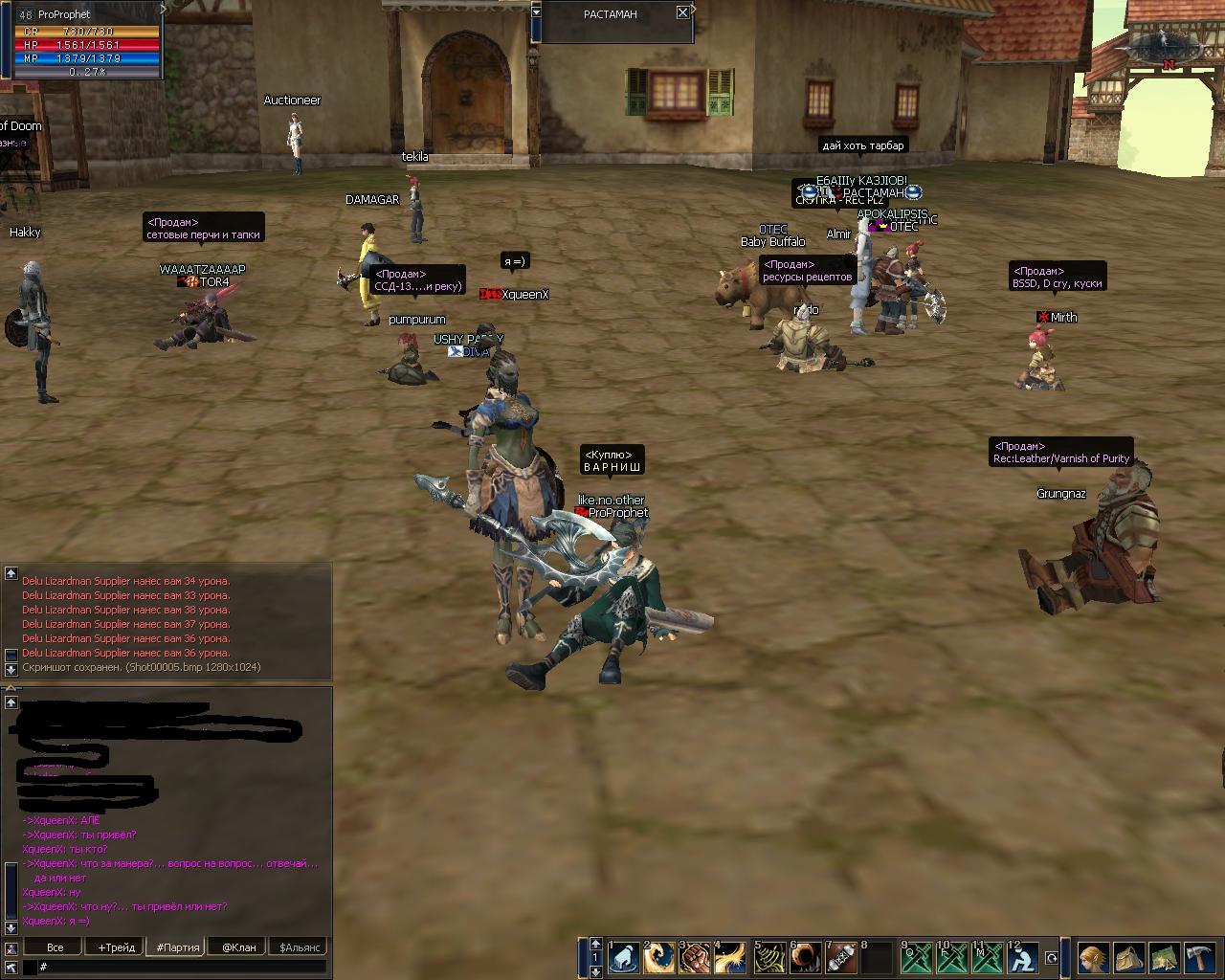The image size is (1225, 980).
Task: Open the map icon in the menu bar
Action: (x=1164, y=957)
